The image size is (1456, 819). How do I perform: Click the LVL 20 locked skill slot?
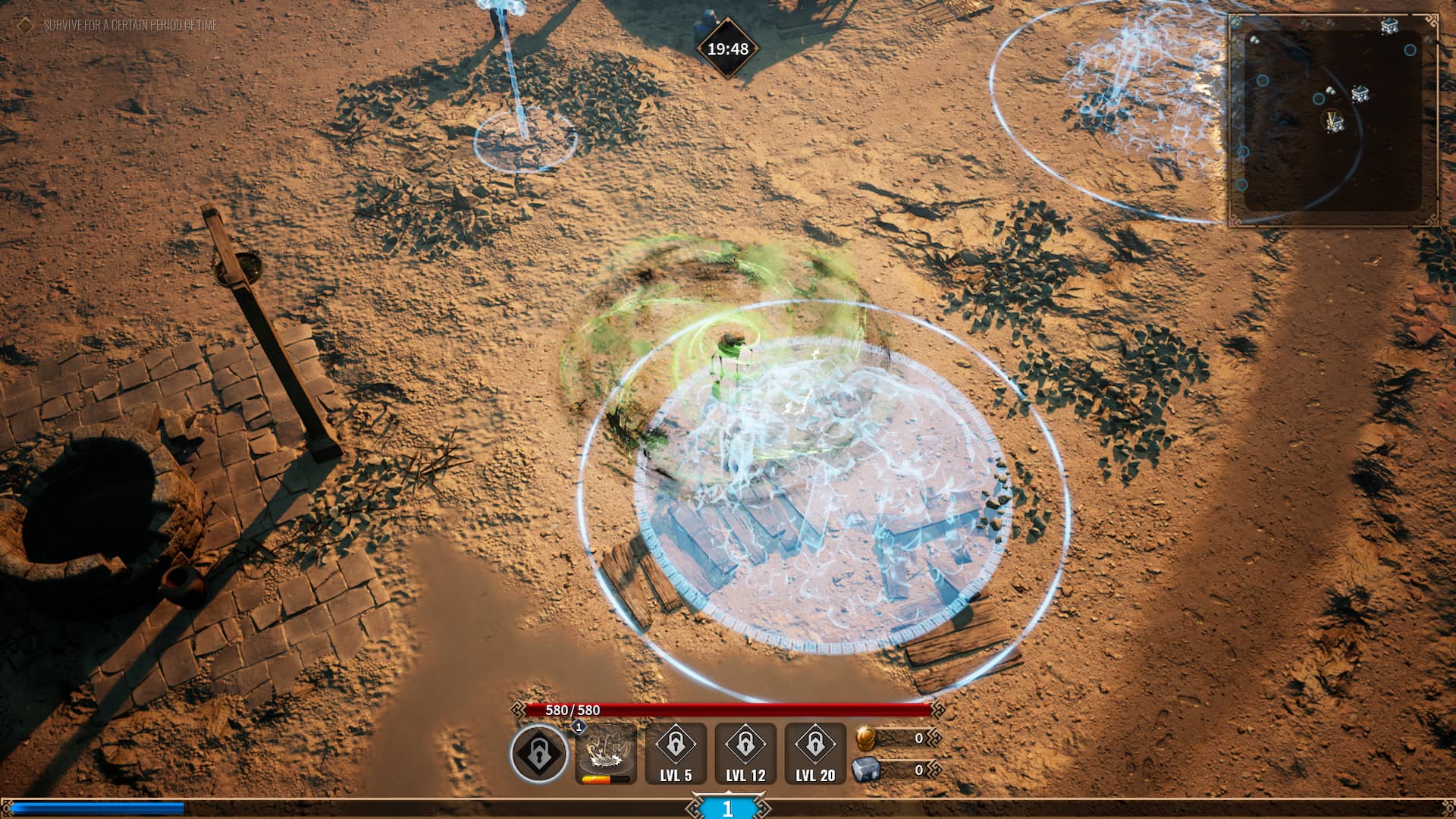pos(815,751)
